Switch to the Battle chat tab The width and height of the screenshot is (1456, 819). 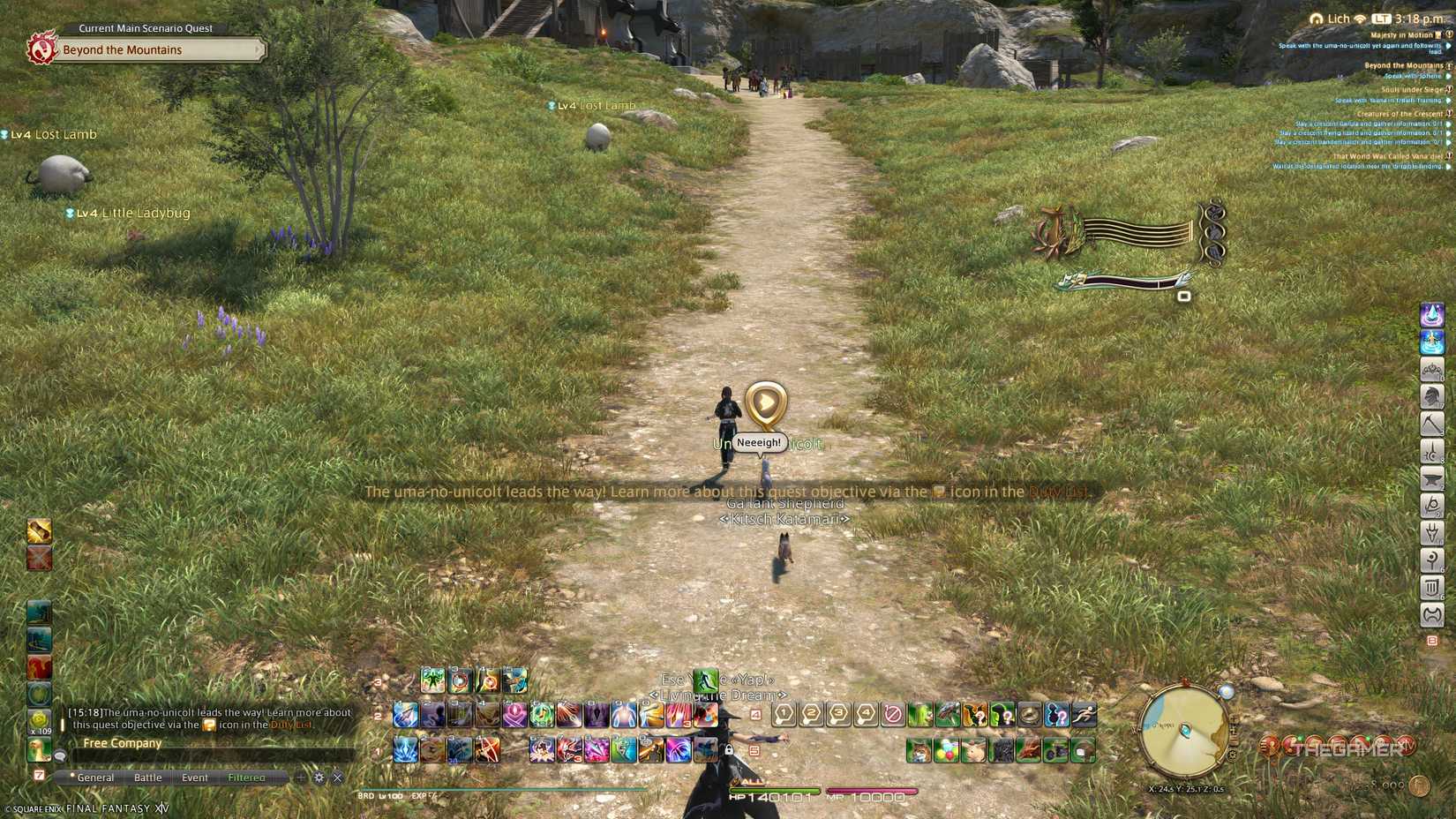pos(148,778)
